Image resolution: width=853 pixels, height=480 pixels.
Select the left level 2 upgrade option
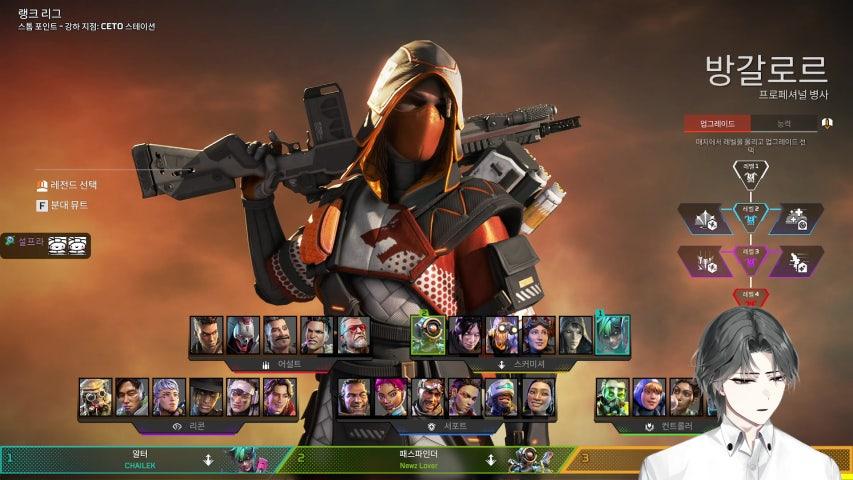tap(704, 218)
